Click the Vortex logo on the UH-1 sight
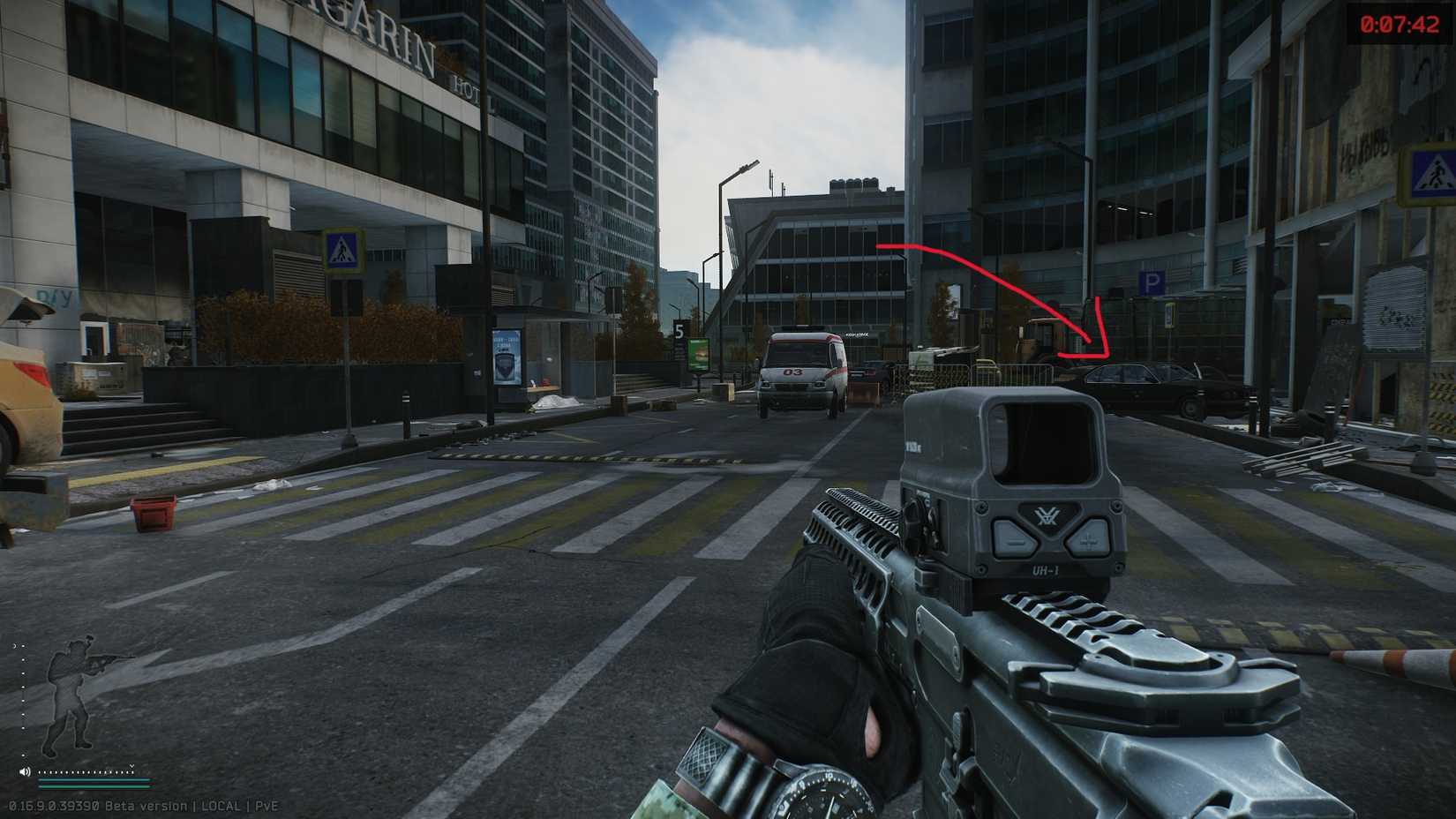Screen dimensions: 1456x819 coord(1048,515)
